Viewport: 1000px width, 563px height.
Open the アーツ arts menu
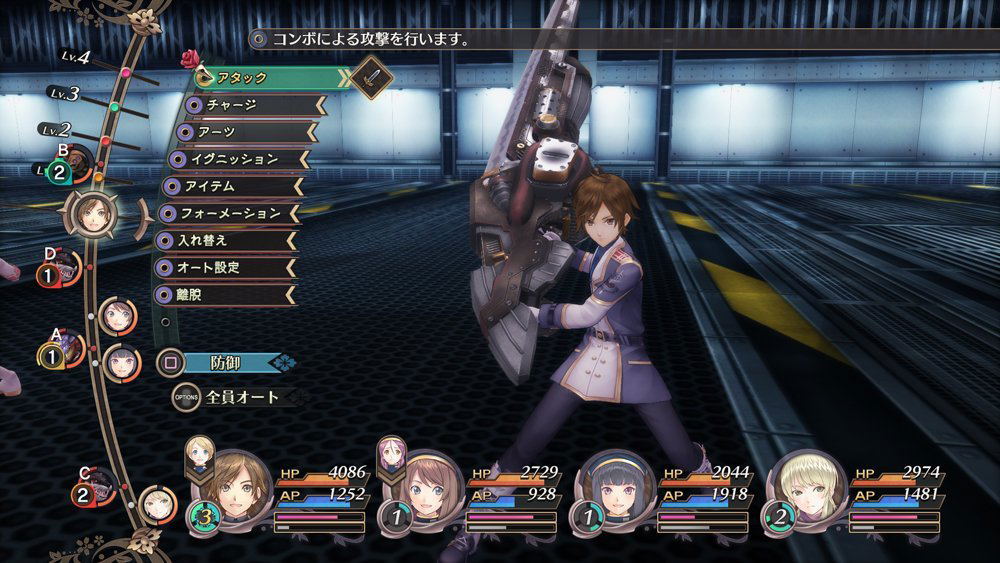click(x=250, y=131)
